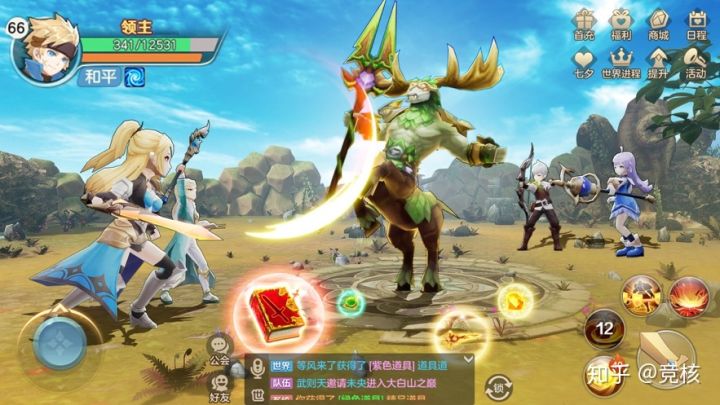Open the 好友 friends list
The height and width of the screenshot is (405, 720).
[x=220, y=386]
